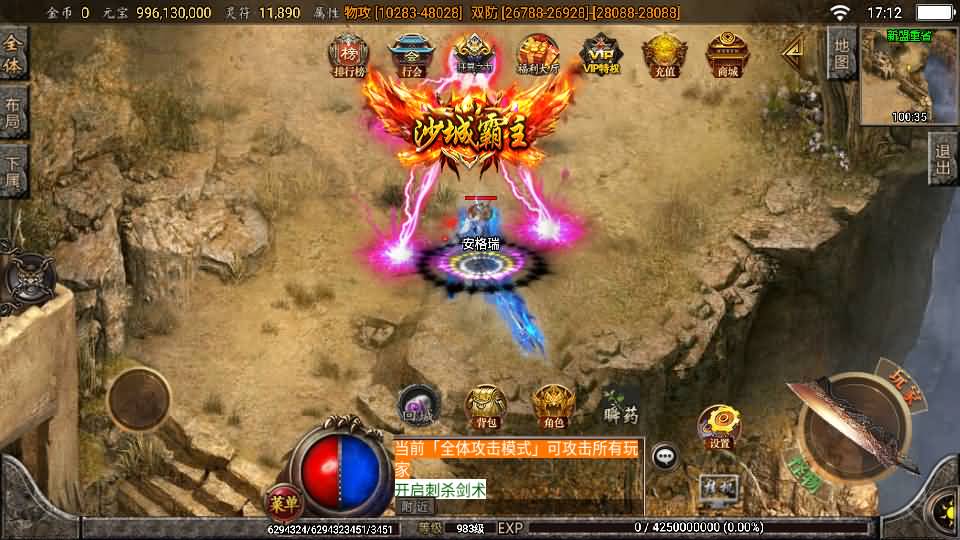The height and width of the screenshot is (540, 960).
Task: Open the 背包 backpack
Action: point(486,404)
